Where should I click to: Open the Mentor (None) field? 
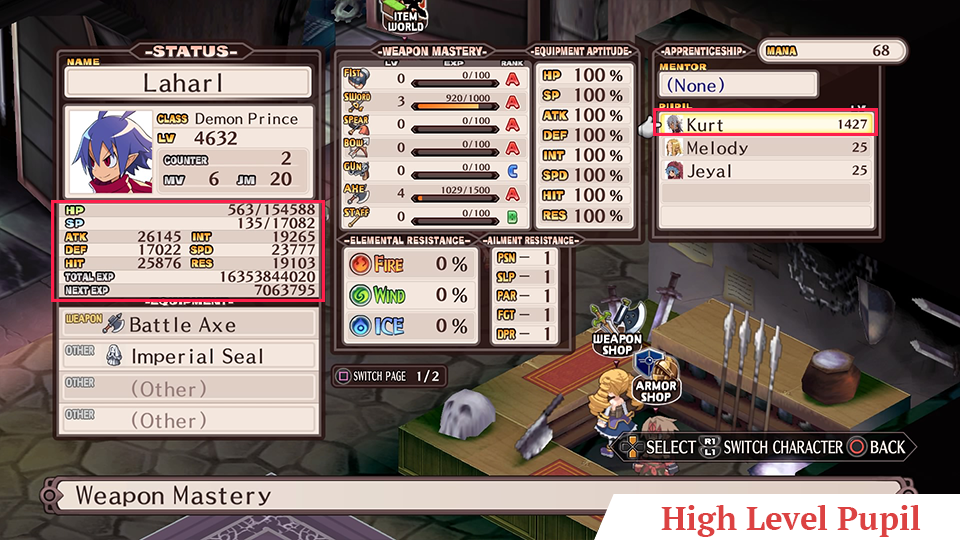pos(736,85)
